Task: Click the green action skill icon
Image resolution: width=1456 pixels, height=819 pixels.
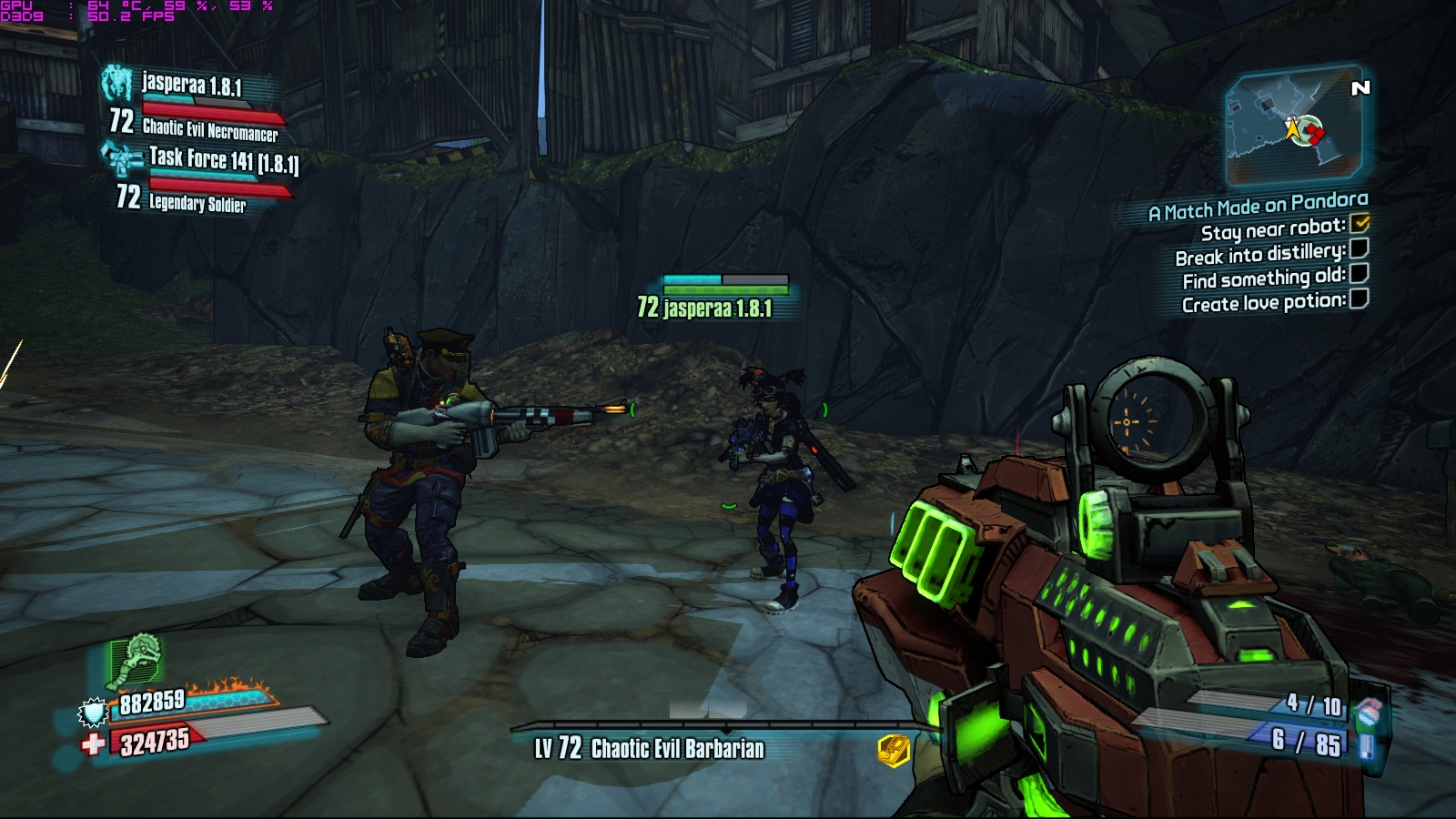Action: click(136, 660)
